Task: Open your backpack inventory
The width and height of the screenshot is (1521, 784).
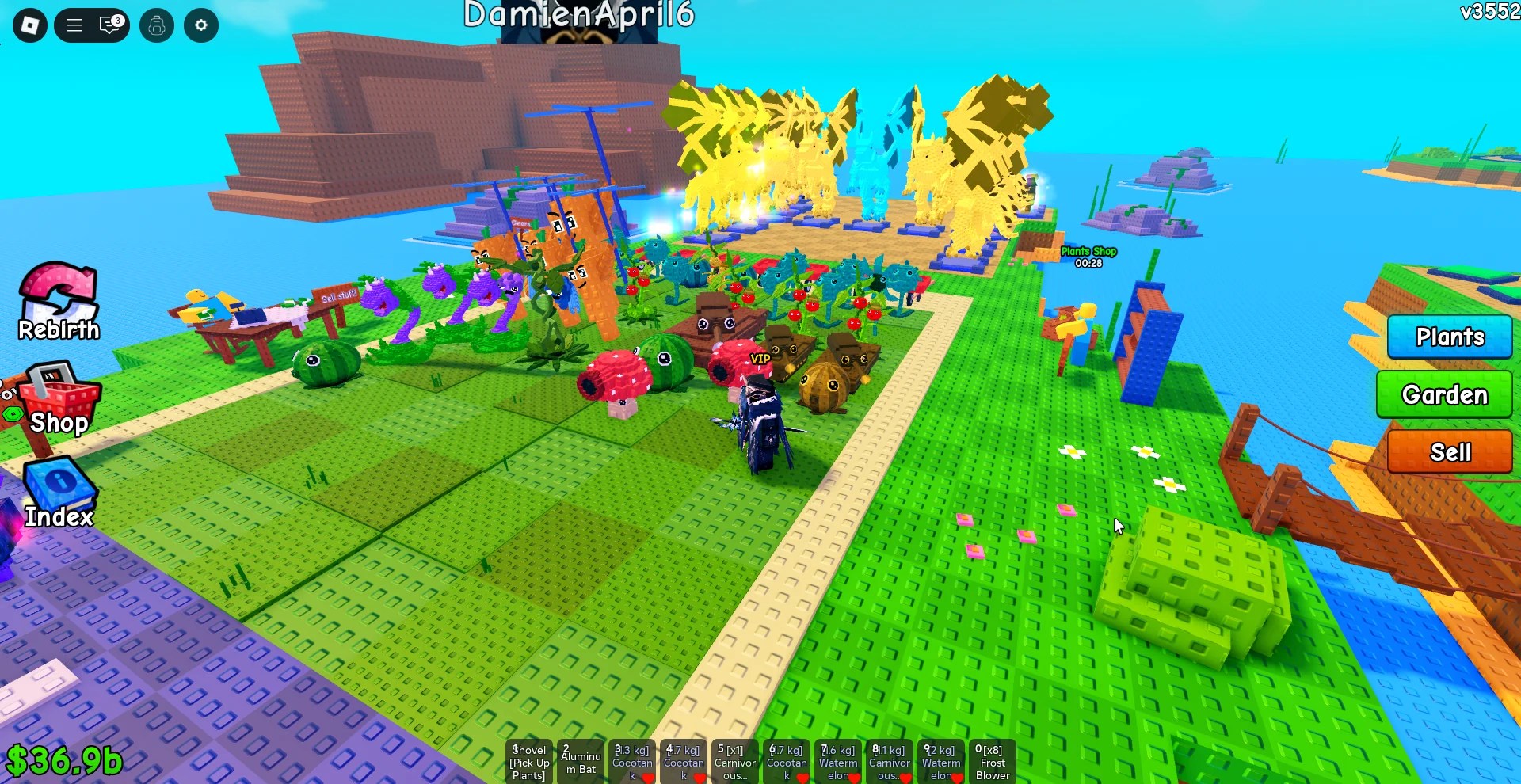Action: click(x=156, y=25)
